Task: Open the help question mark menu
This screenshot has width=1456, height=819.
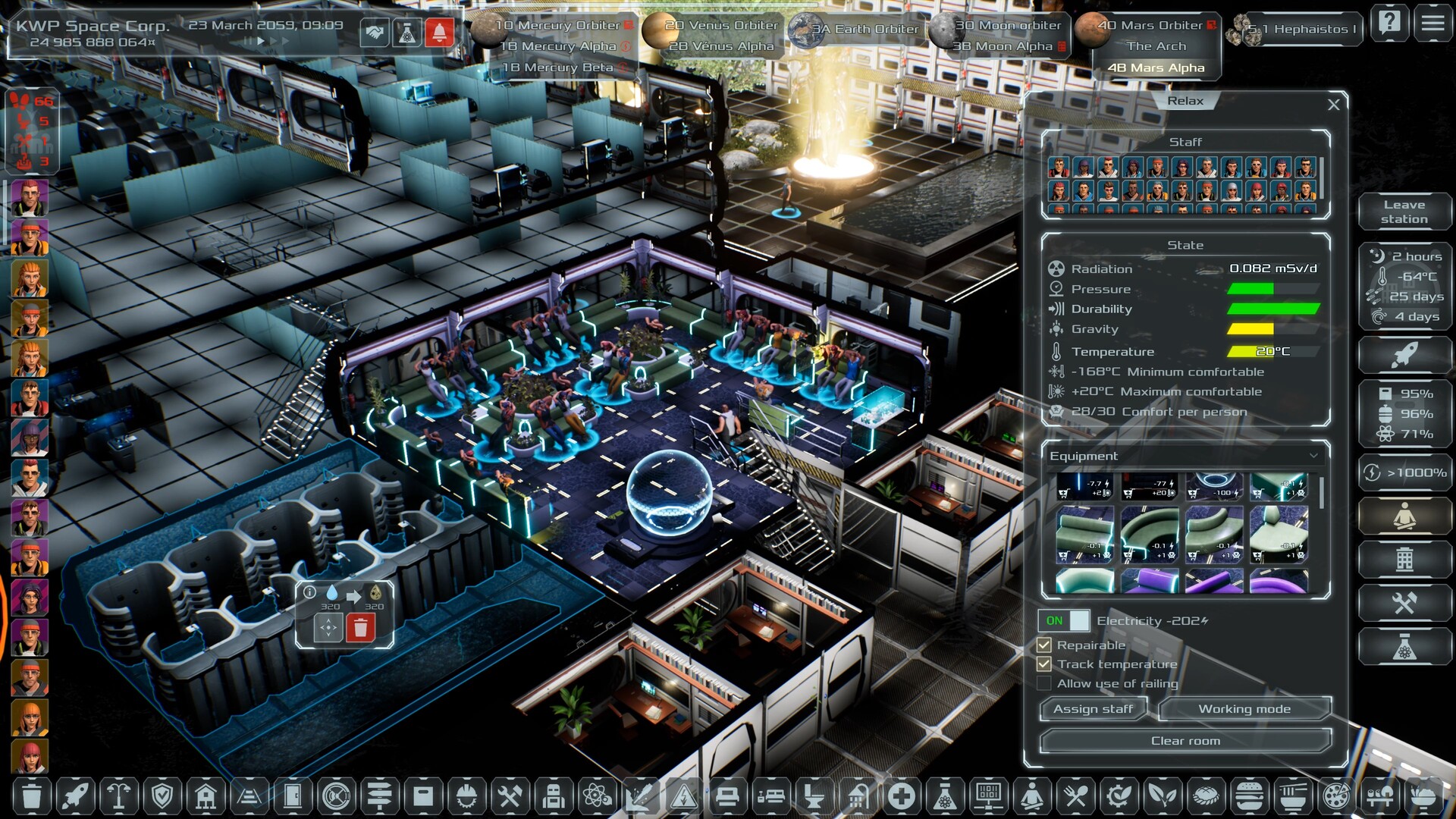Action: point(1389,24)
